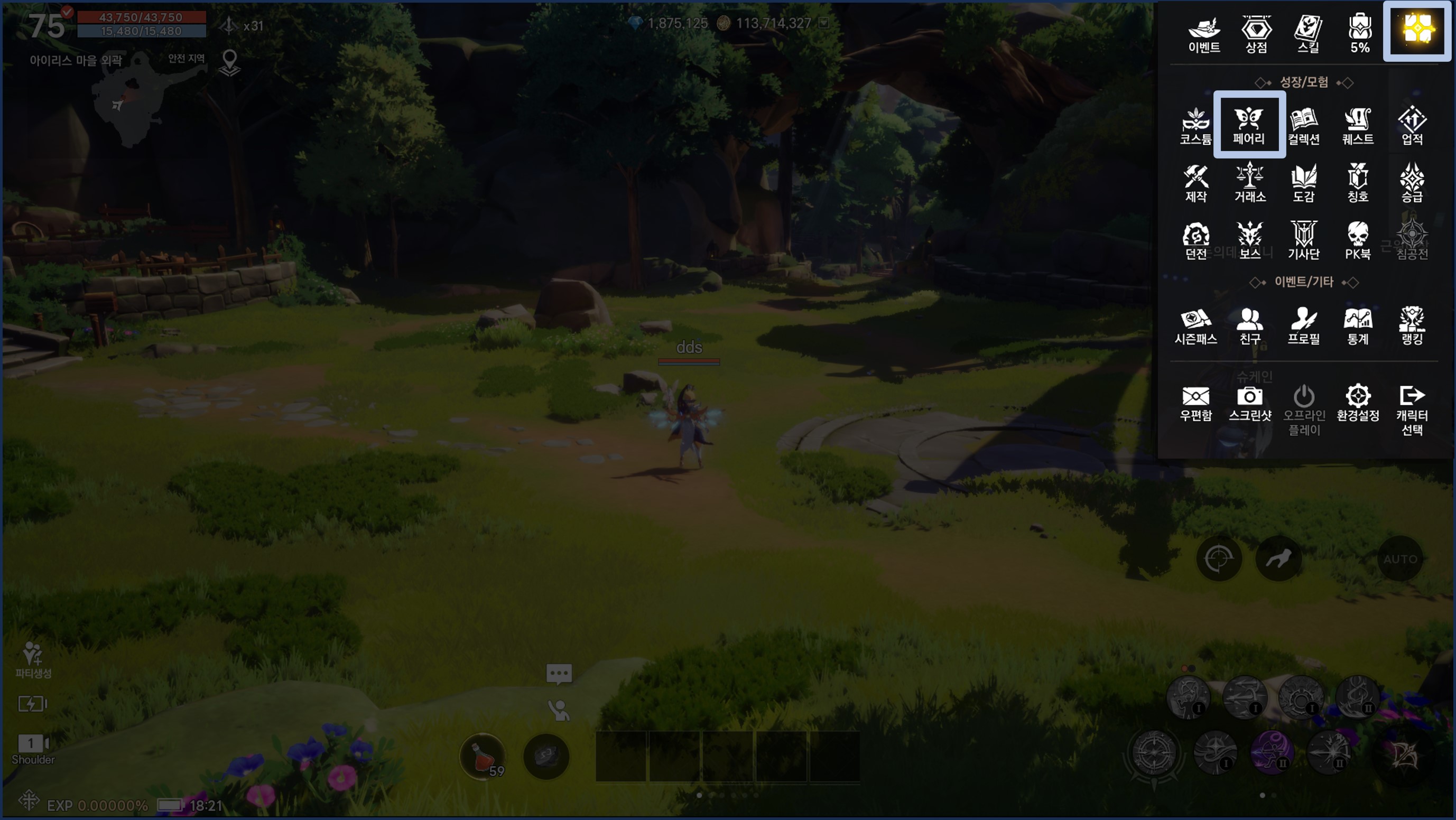Take a screenshot with 스크린샷
The width and height of the screenshot is (1456, 820).
[x=1250, y=403]
